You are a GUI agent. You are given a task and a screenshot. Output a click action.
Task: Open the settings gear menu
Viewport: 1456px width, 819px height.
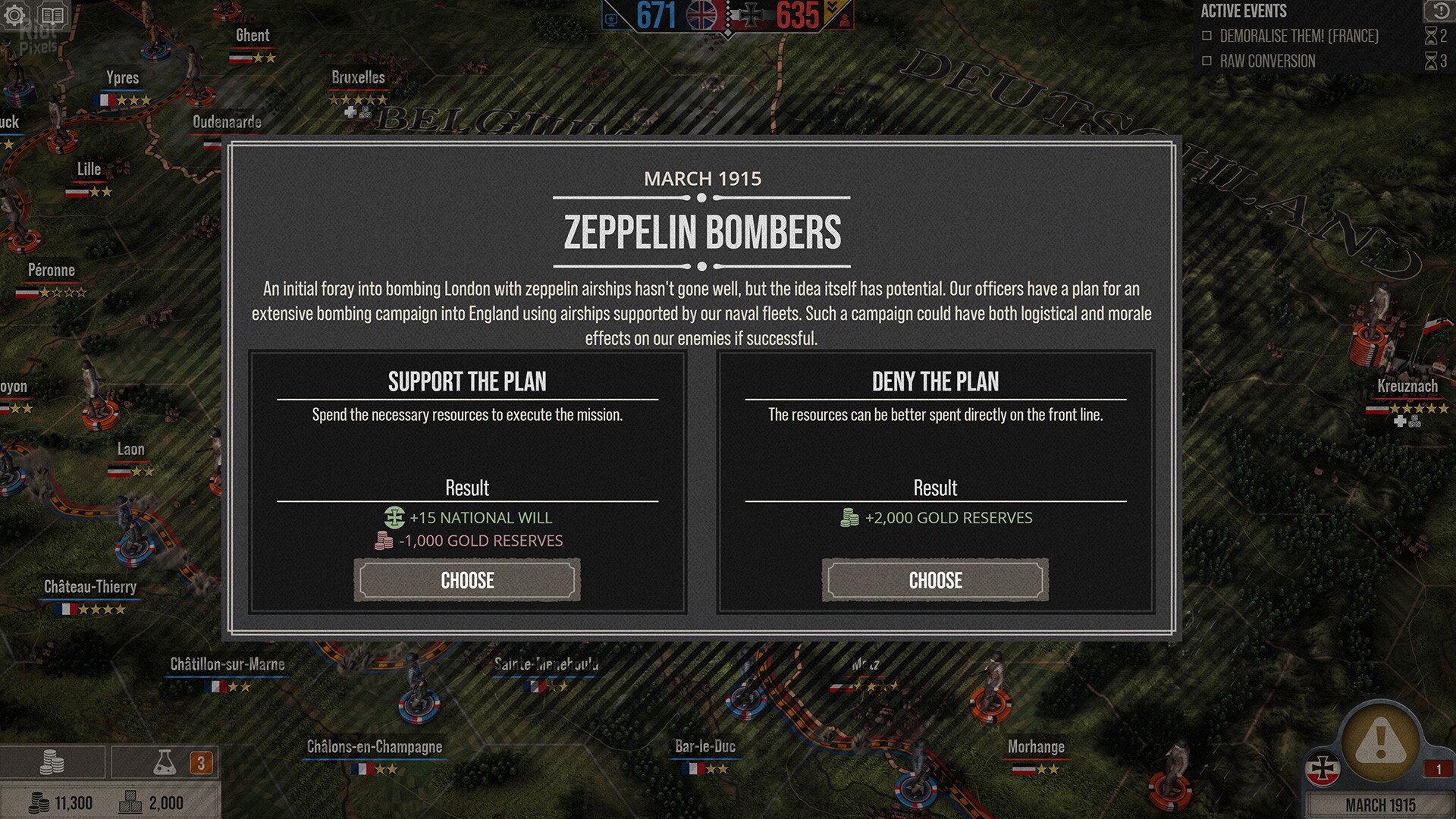[x=15, y=15]
